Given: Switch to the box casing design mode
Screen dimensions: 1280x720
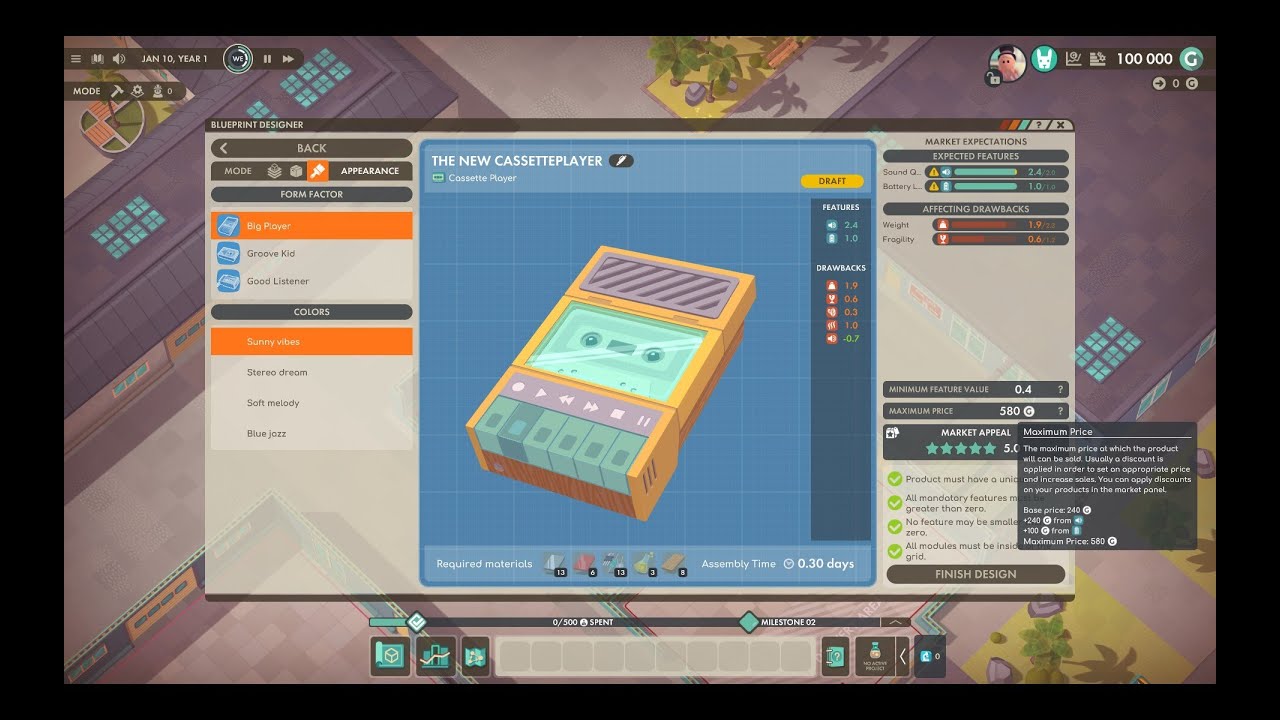Looking at the screenshot, I should [x=296, y=171].
